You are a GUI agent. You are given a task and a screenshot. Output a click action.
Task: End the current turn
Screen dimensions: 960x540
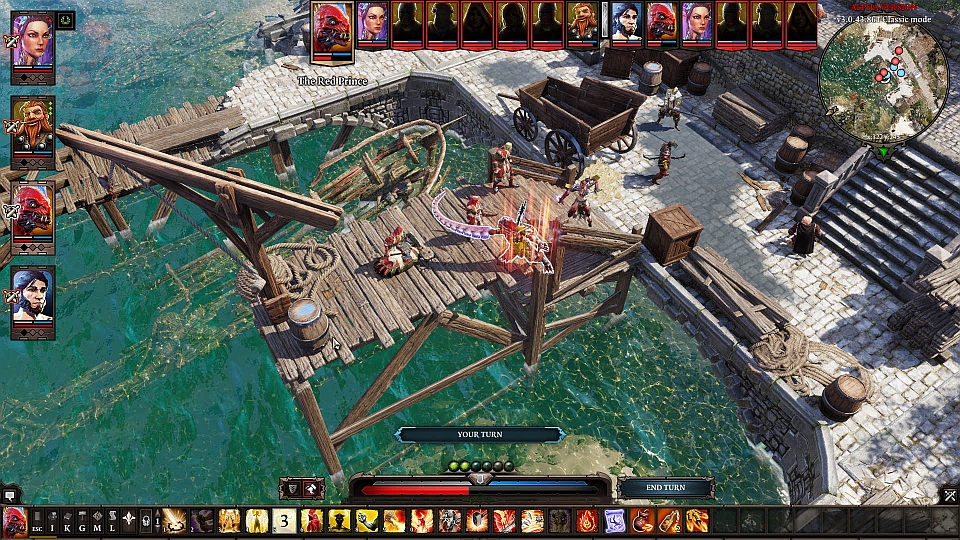pyautogui.click(x=666, y=487)
